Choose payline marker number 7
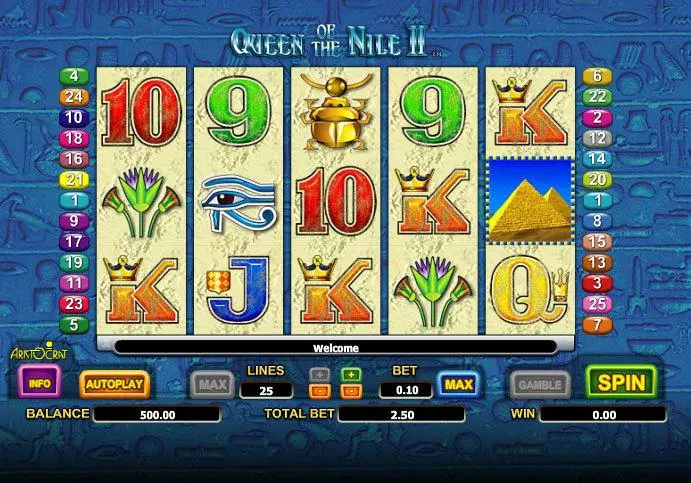This screenshot has width=691, height=483. tap(596, 325)
